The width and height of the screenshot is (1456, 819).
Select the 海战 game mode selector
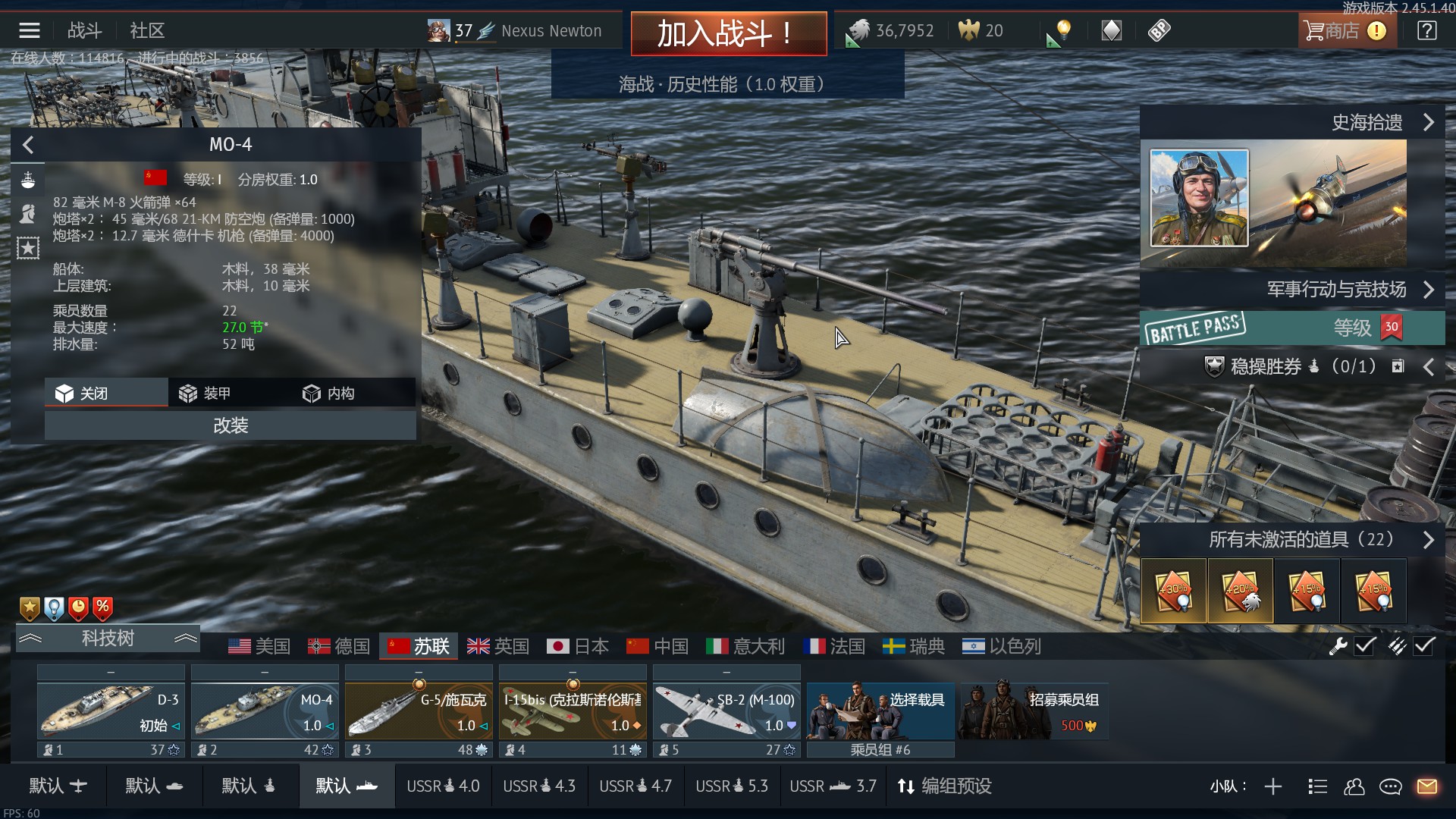[726, 84]
